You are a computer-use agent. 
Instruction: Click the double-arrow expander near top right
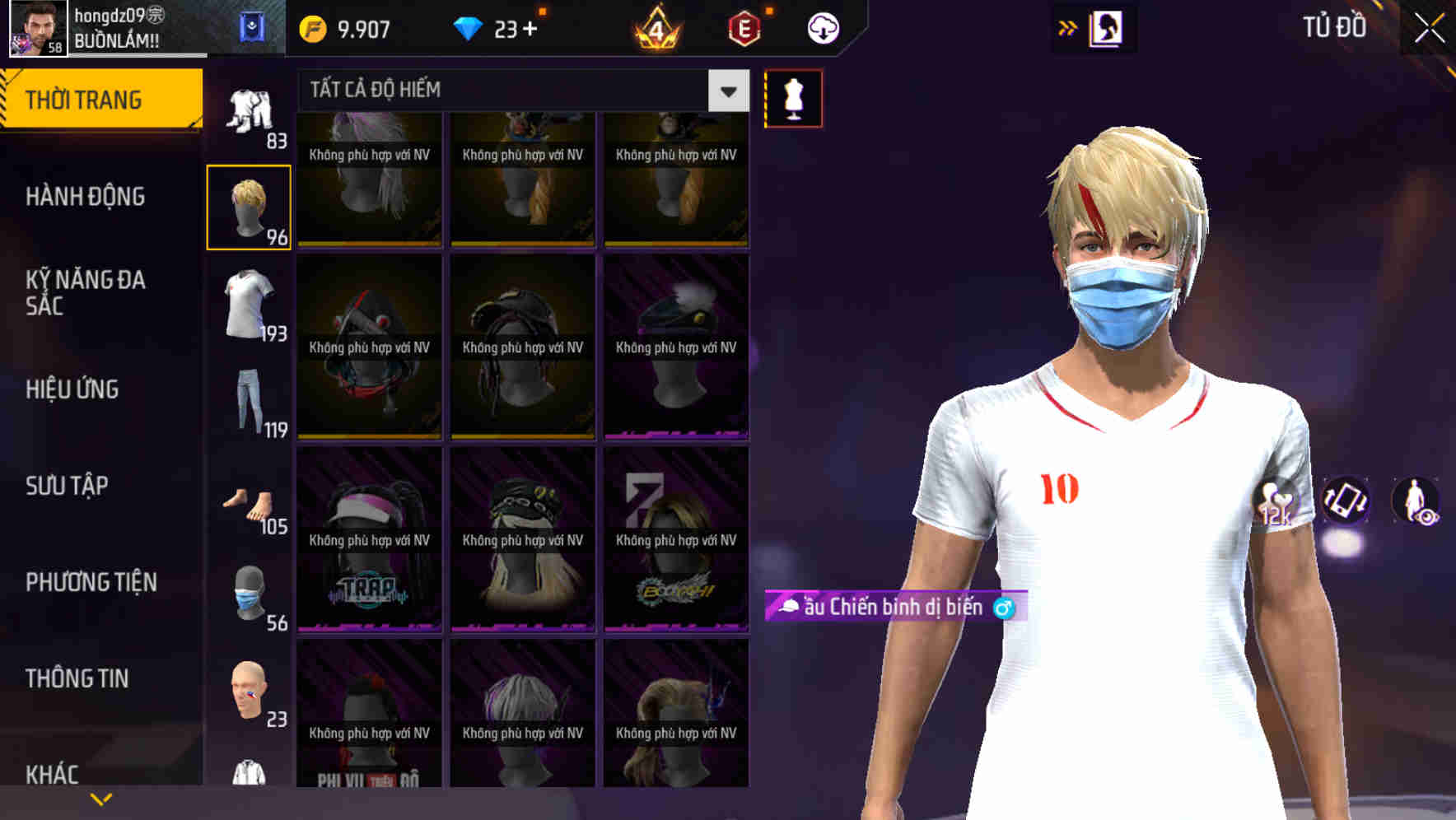(1068, 27)
